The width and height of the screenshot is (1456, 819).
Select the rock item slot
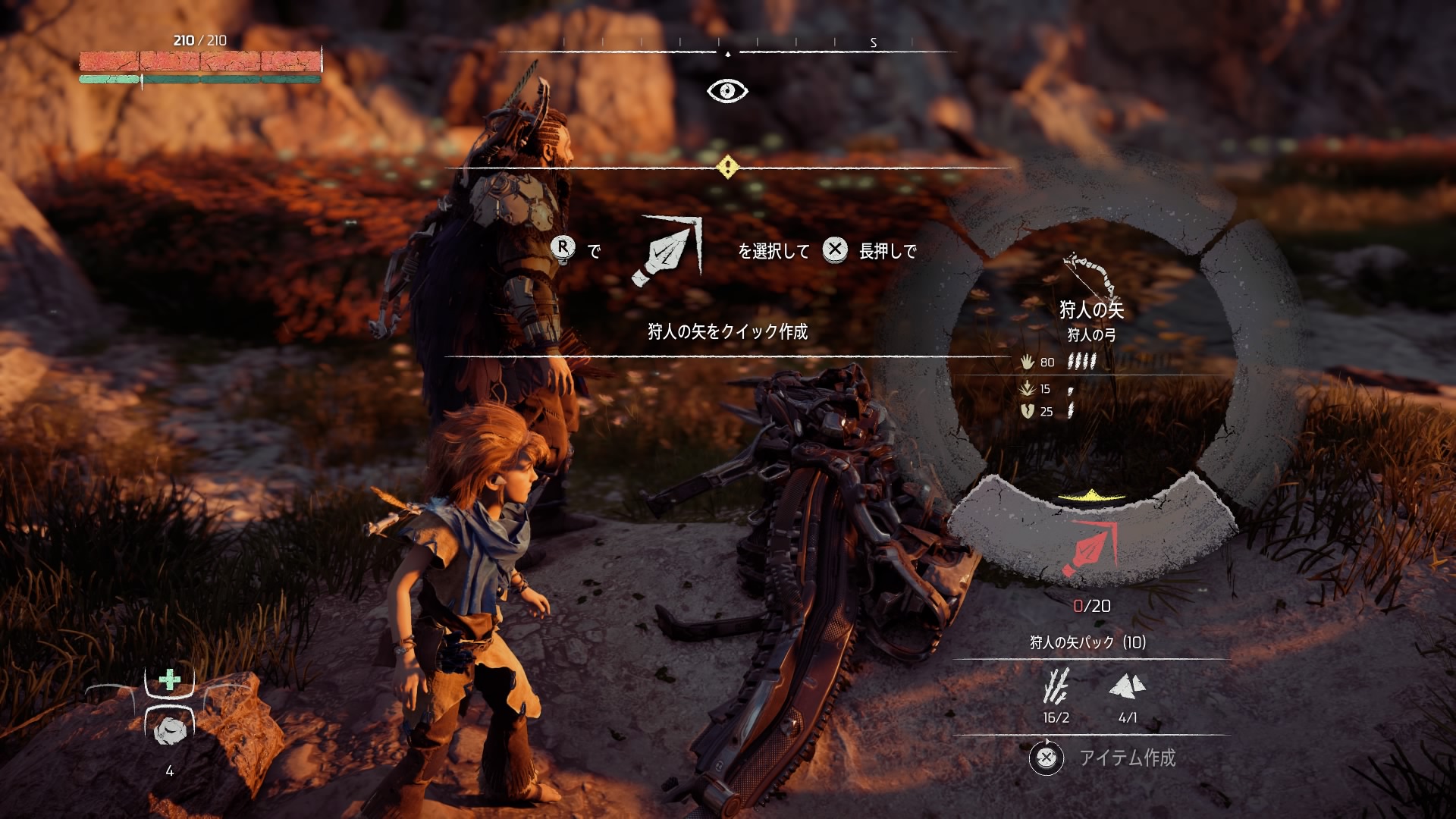pos(169,730)
